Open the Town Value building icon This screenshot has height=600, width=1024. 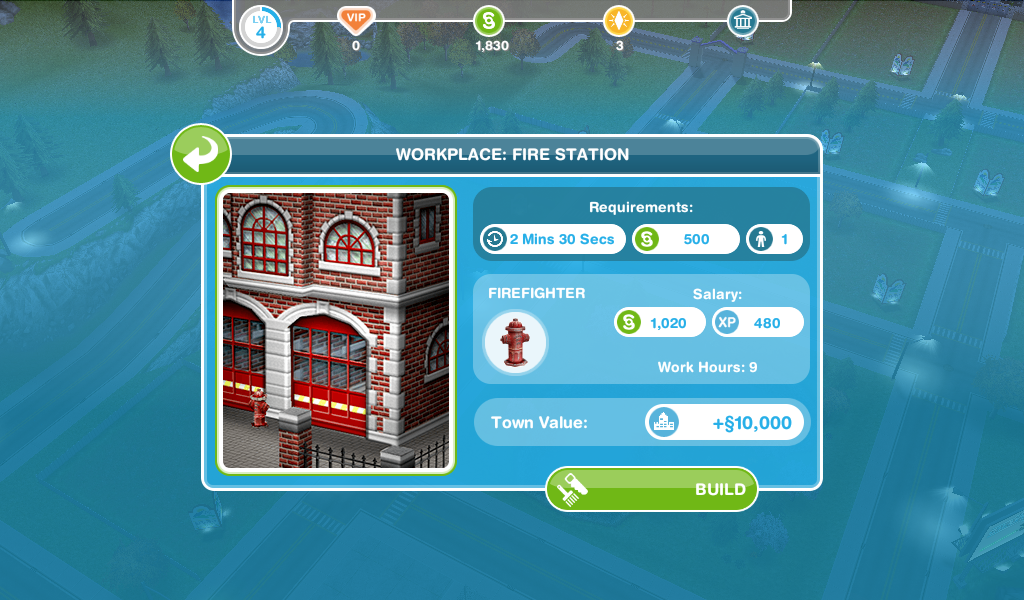coord(663,423)
